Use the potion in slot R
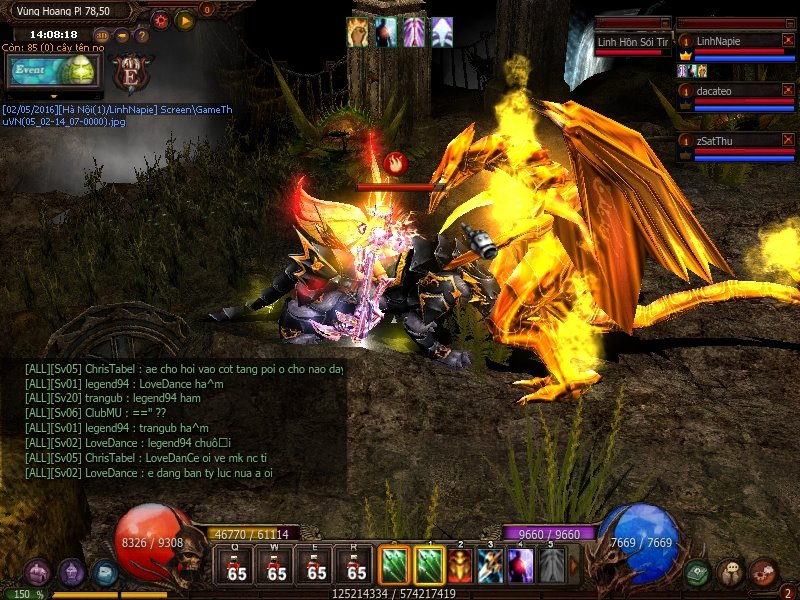The width and height of the screenshot is (800, 600). tap(356, 567)
